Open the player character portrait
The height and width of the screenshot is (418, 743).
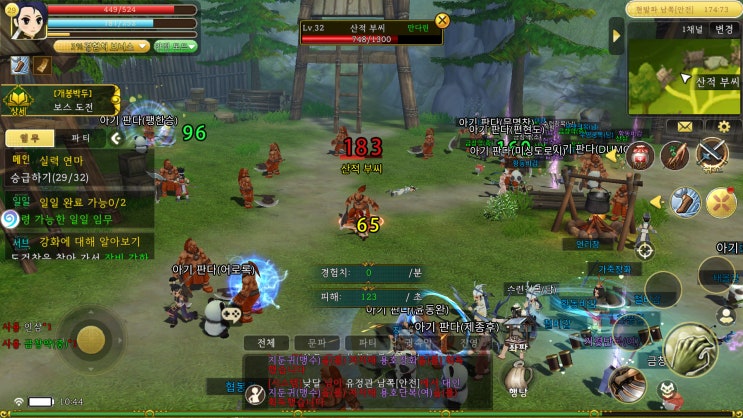(27, 19)
